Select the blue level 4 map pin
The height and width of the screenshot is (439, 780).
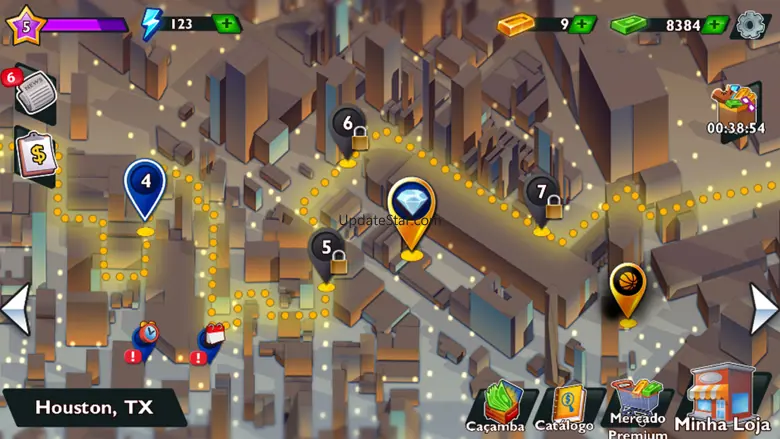click(145, 187)
